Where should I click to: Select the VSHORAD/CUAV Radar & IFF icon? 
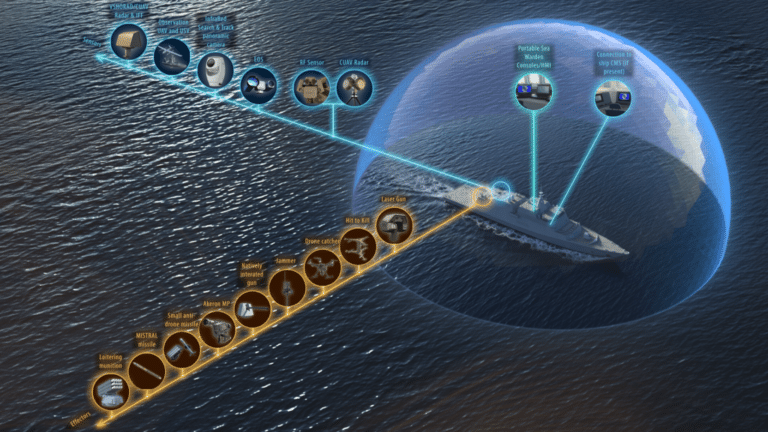tap(128, 41)
